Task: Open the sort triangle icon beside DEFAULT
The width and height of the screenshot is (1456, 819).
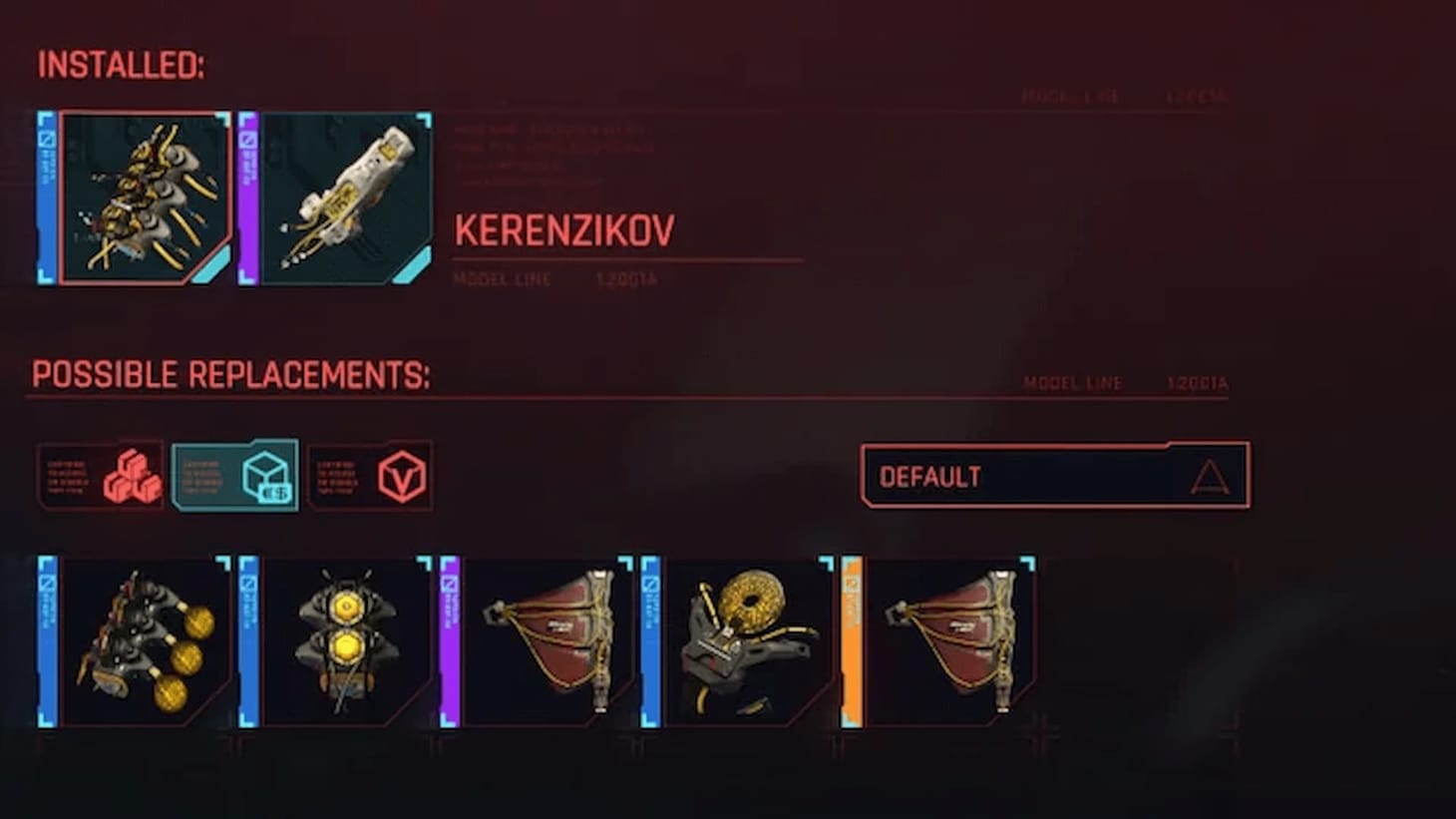Action: [1210, 476]
